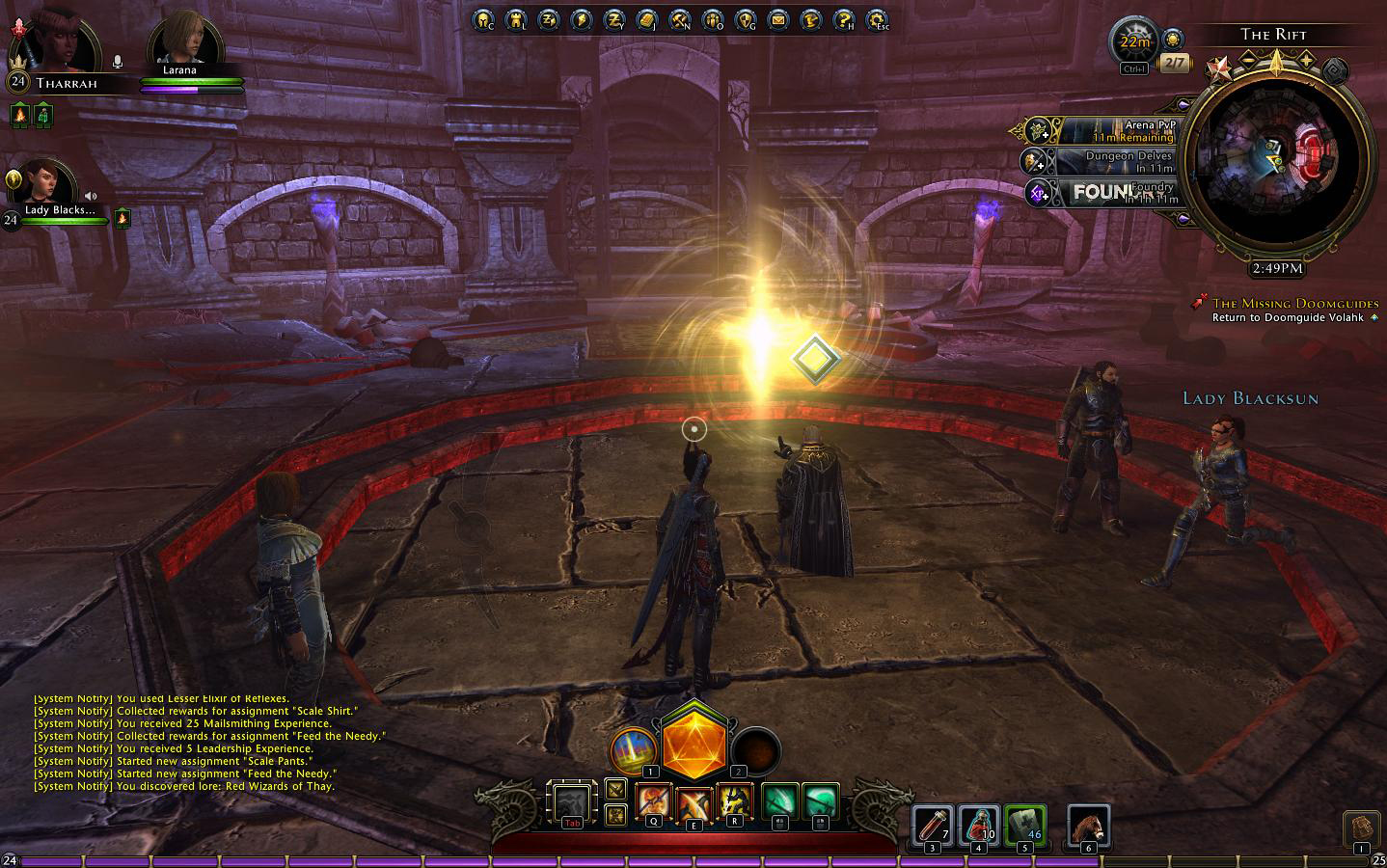Select Larana's companion portrait
The image size is (1387, 868).
184,41
